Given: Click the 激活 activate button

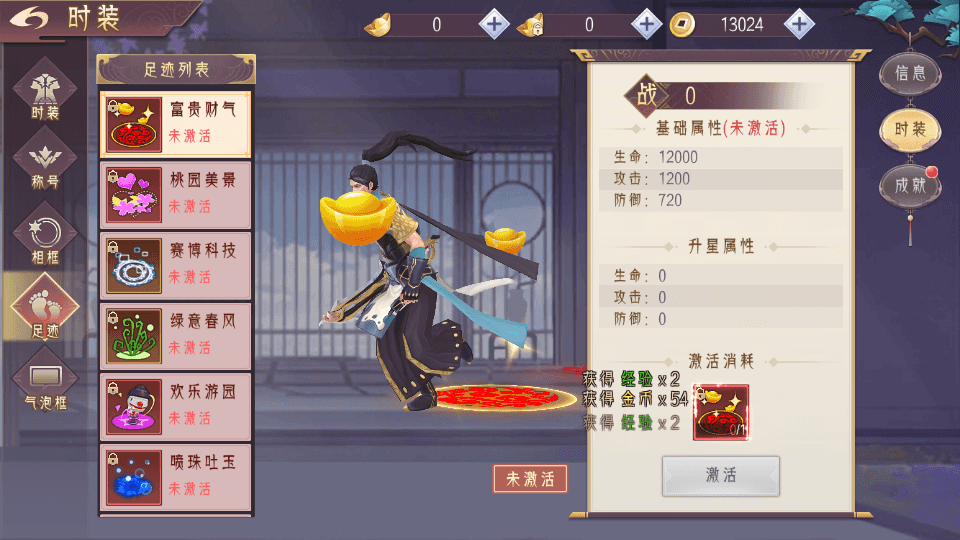Looking at the screenshot, I should tap(720, 476).
